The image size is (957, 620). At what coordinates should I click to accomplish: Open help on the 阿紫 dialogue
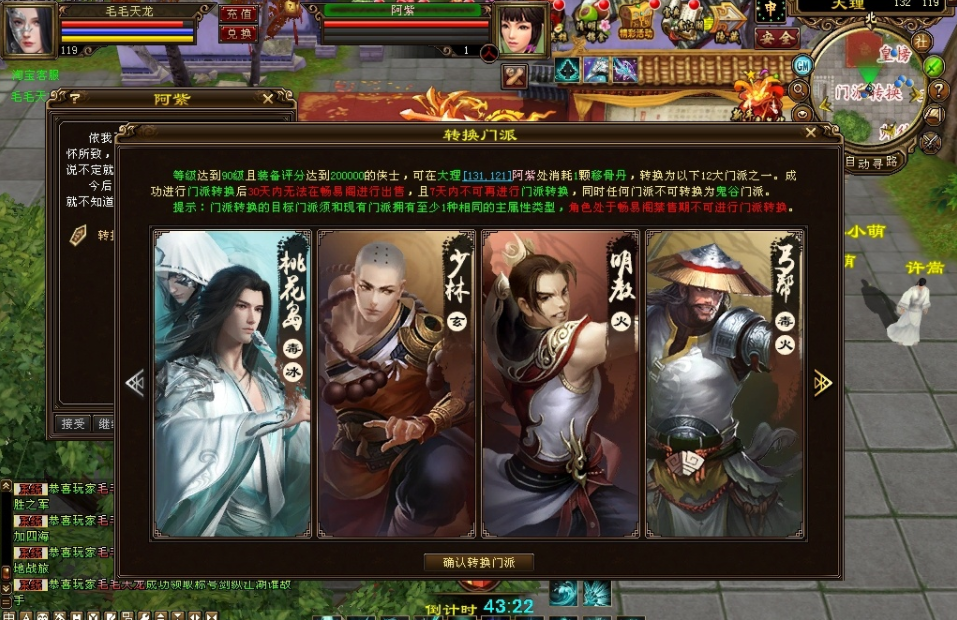point(74,98)
